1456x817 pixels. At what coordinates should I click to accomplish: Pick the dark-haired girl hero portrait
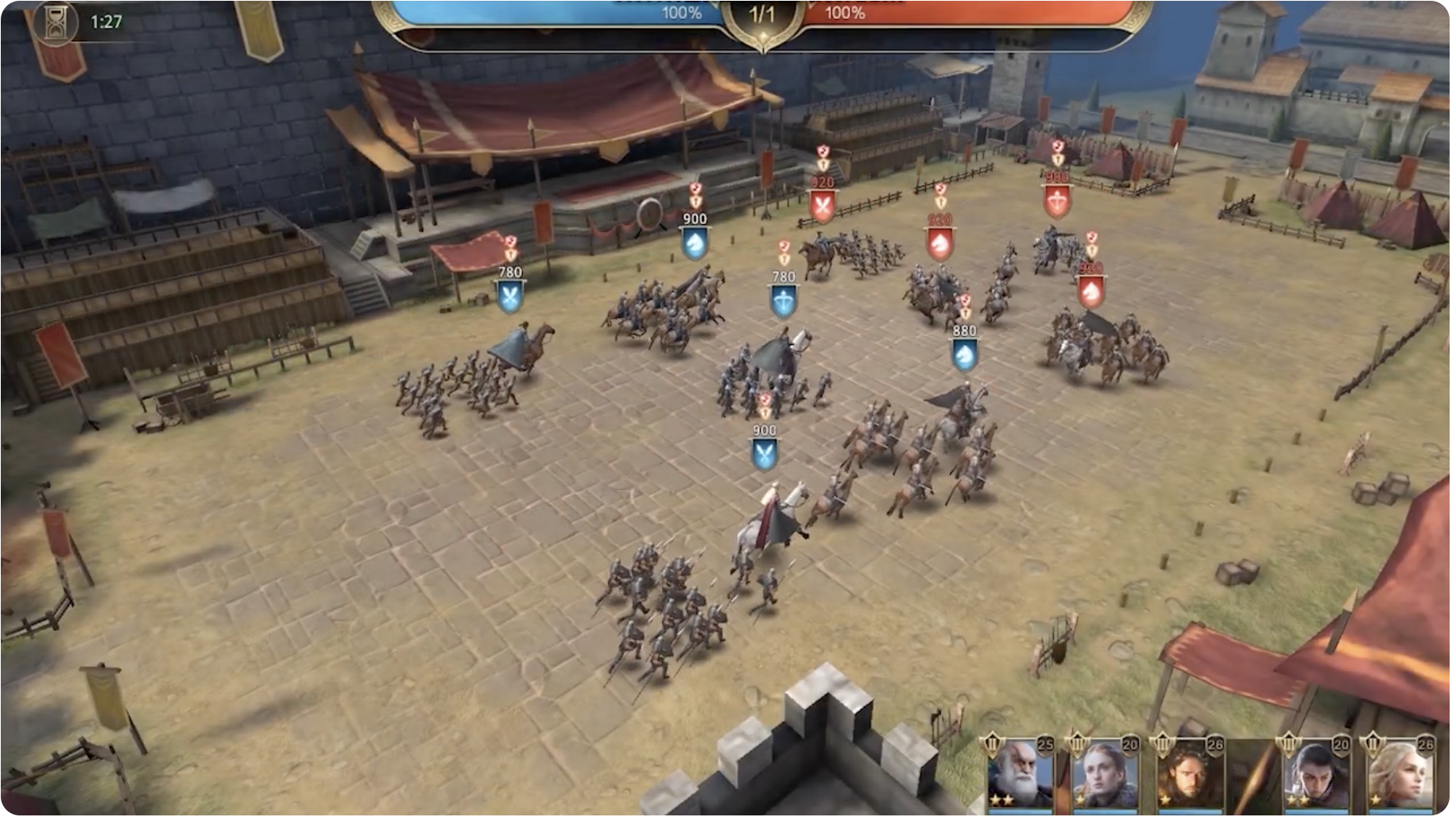click(1317, 775)
